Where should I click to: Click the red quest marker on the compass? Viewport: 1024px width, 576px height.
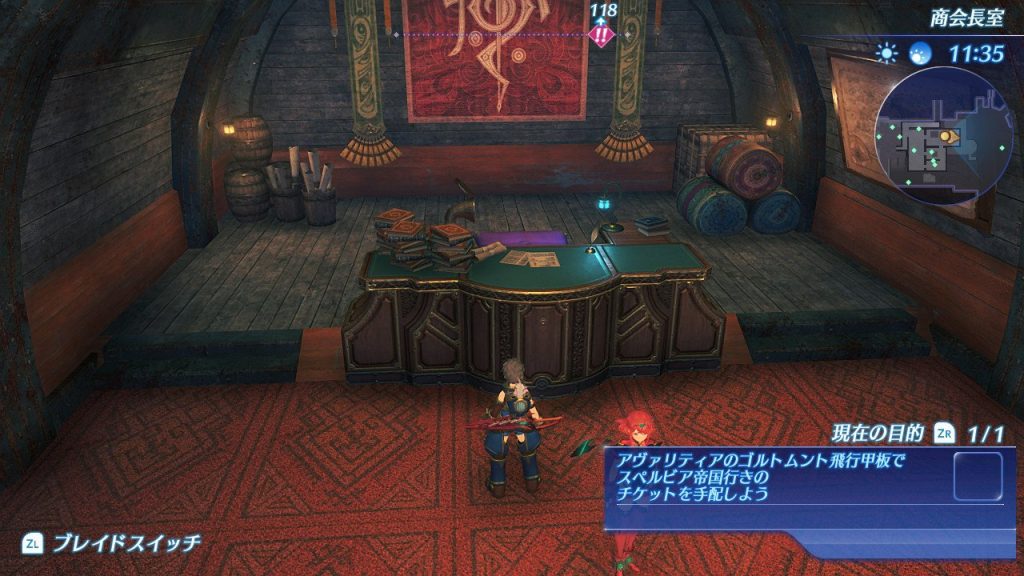(602, 36)
